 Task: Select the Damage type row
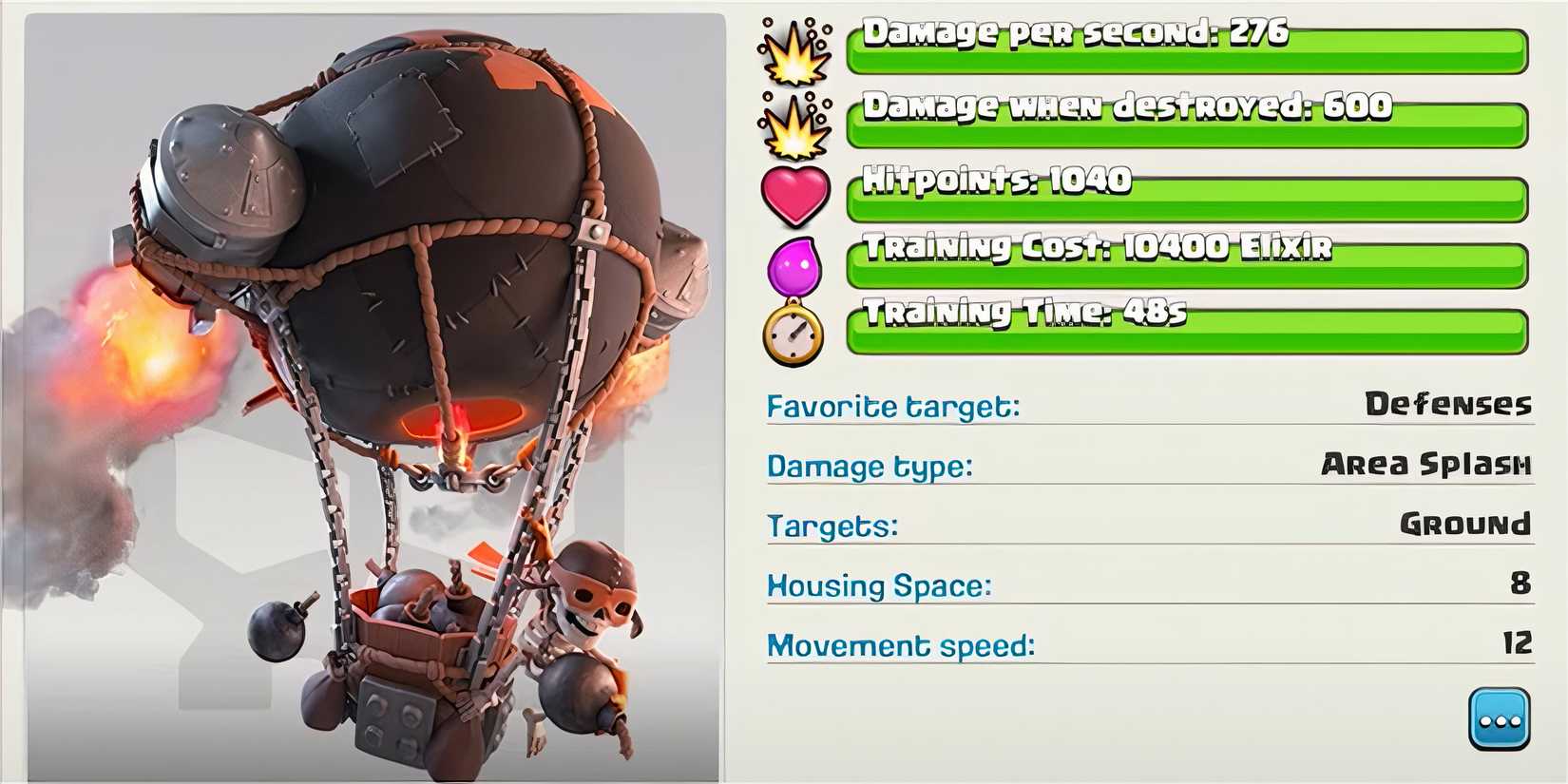pyautogui.click(x=867, y=467)
